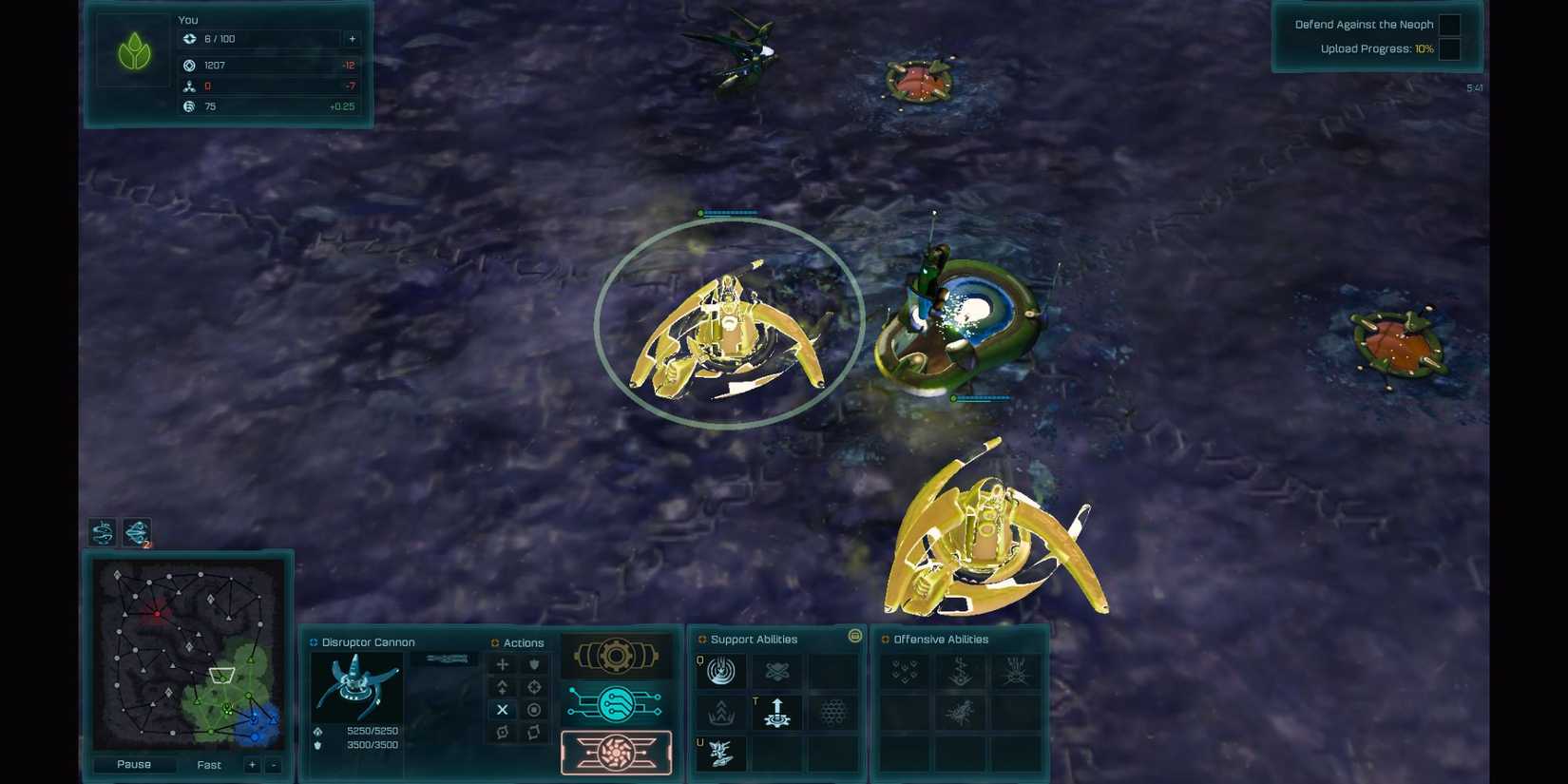Open the red emblem quantum tab
This screenshot has height=784, width=1568.
pos(616,753)
